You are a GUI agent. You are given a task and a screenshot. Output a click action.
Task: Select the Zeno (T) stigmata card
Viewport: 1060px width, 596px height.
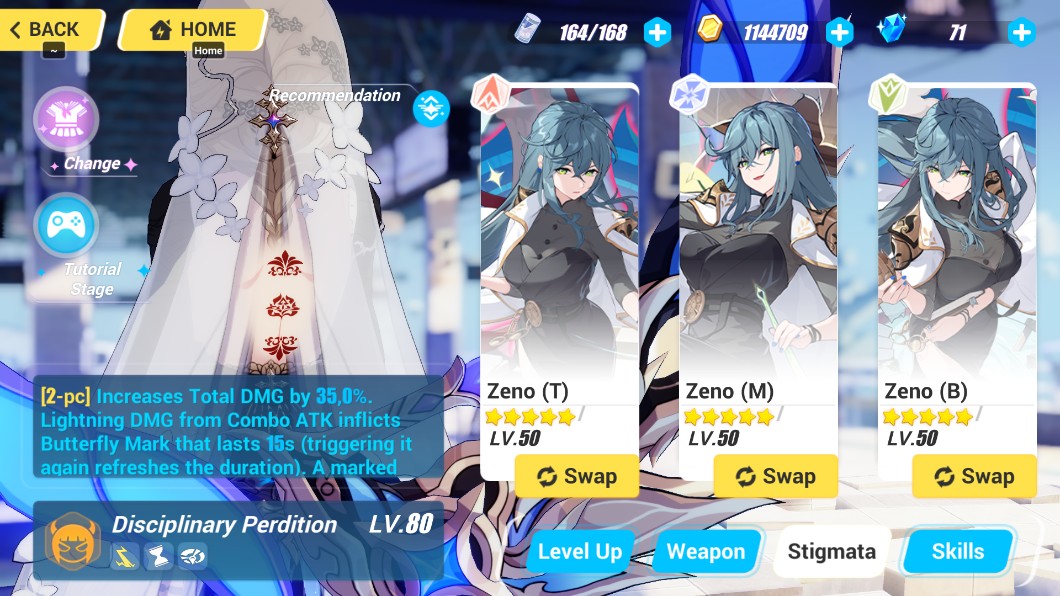(x=559, y=260)
